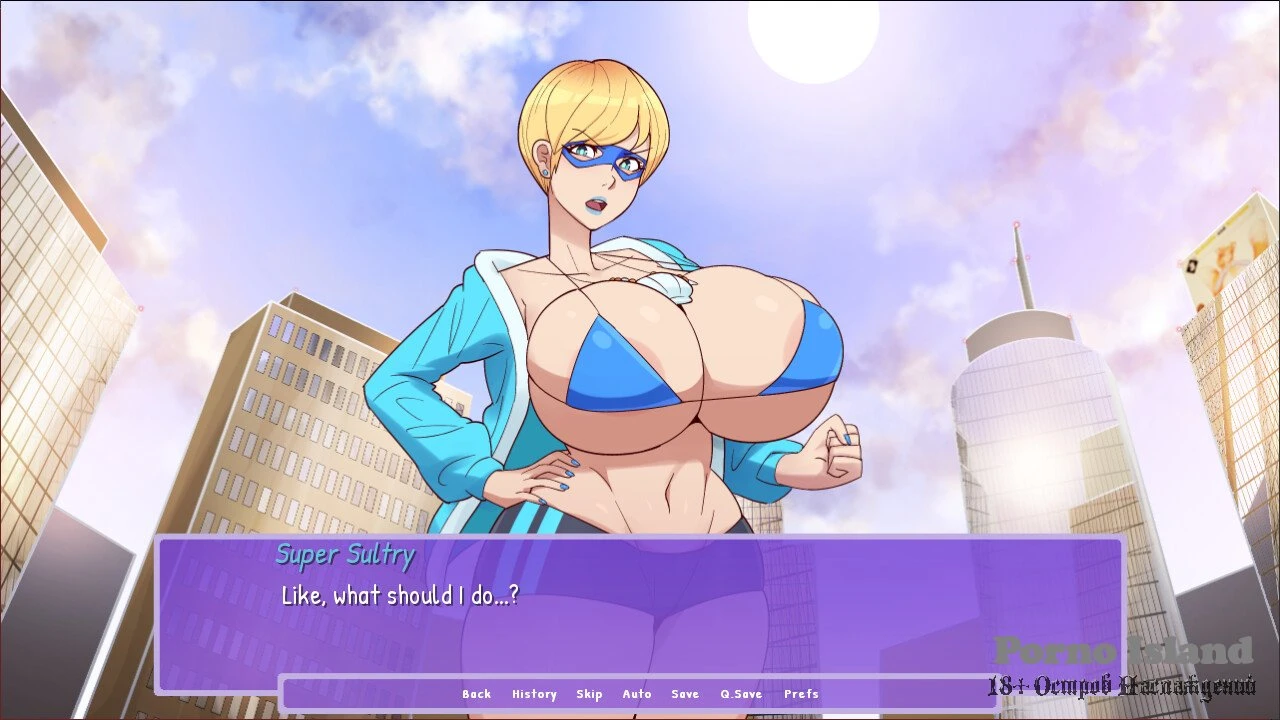Open the Prefs settings menu
Image resolution: width=1280 pixels, height=720 pixels.
tap(801, 694)
